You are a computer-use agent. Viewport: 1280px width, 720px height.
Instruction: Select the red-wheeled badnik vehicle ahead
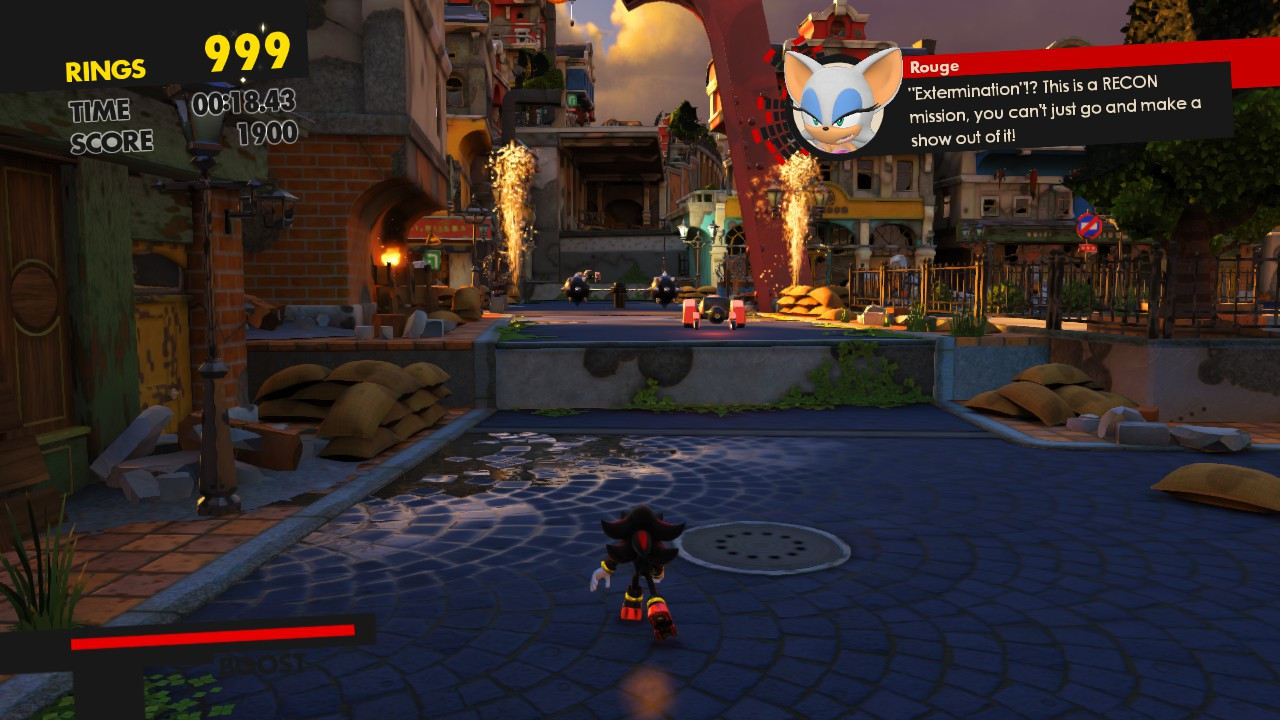(711, 311)
